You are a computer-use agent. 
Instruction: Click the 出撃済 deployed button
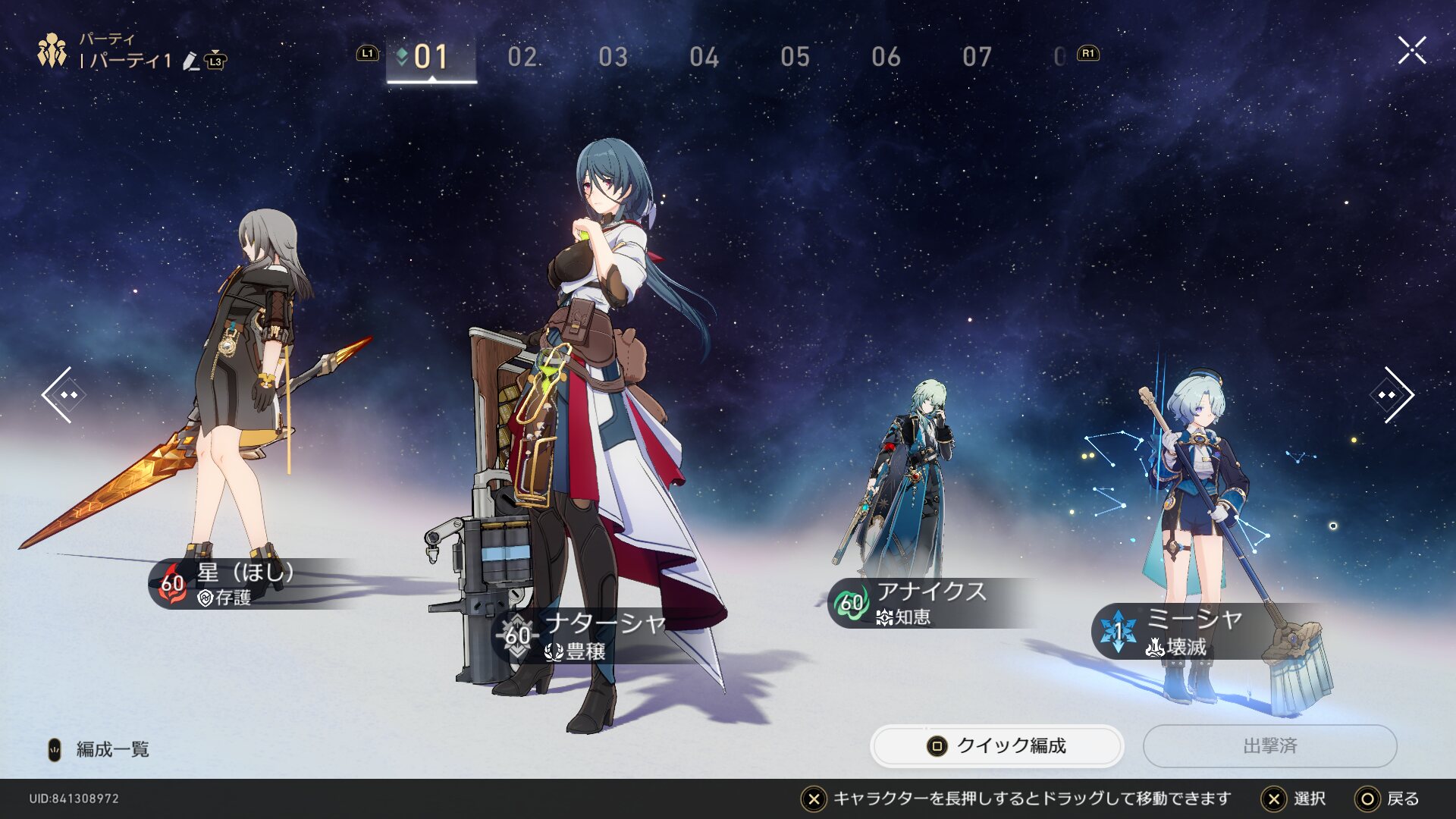1269,746
